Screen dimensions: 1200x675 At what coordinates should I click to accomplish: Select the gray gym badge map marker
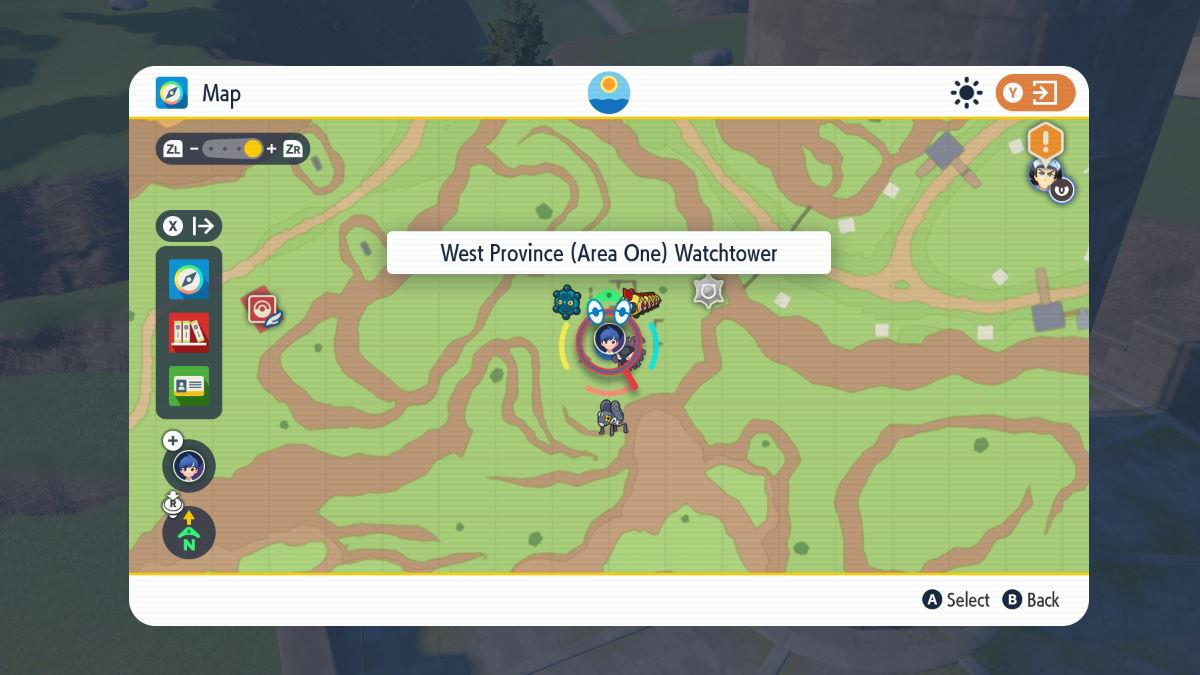coord(708,291)
